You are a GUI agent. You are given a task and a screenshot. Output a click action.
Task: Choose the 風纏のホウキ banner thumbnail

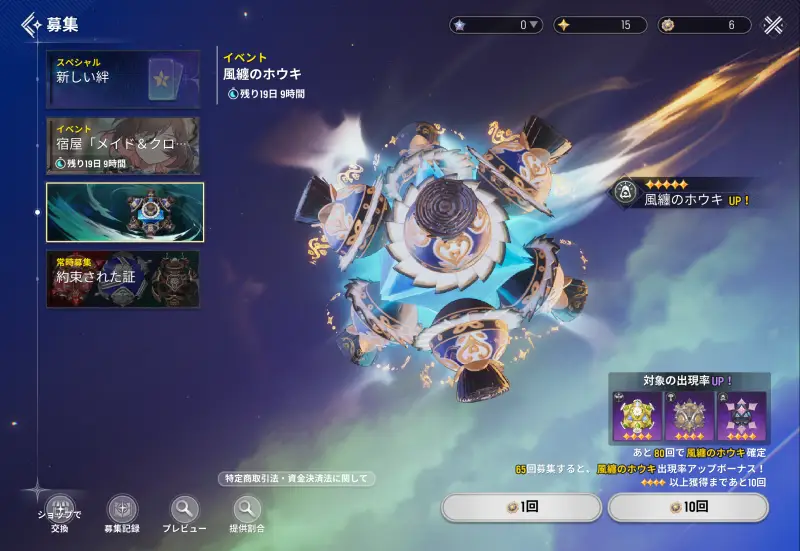(125, 212)
